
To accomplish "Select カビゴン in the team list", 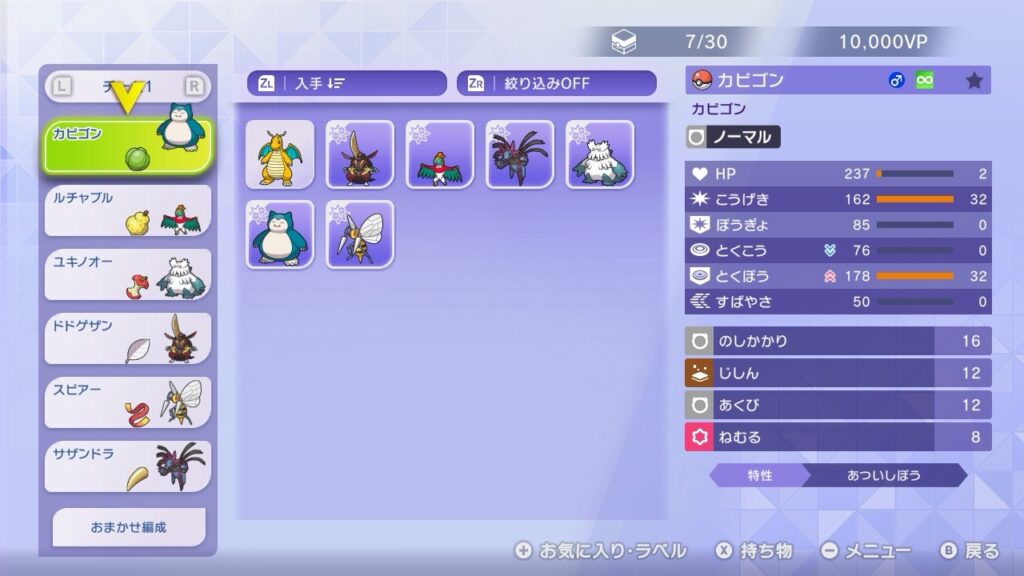I will 127,146.
